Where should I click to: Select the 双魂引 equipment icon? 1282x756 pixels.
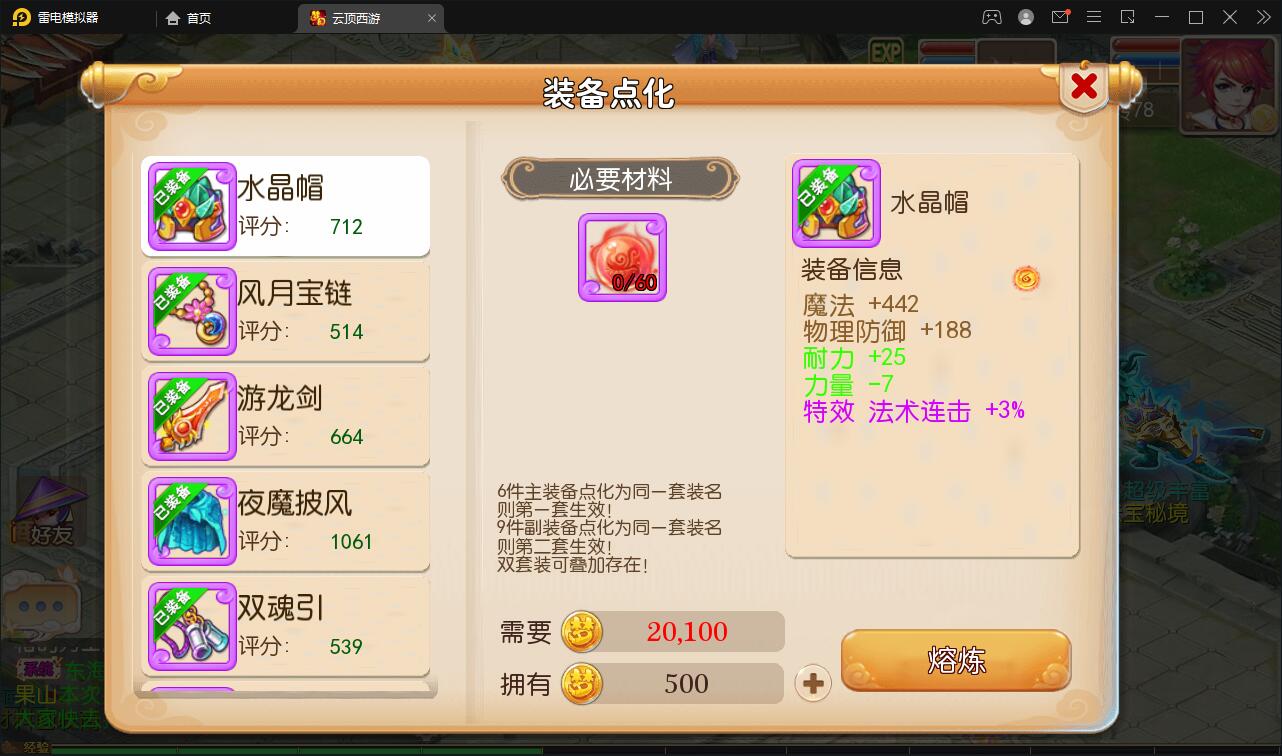[x=191, y=626]
